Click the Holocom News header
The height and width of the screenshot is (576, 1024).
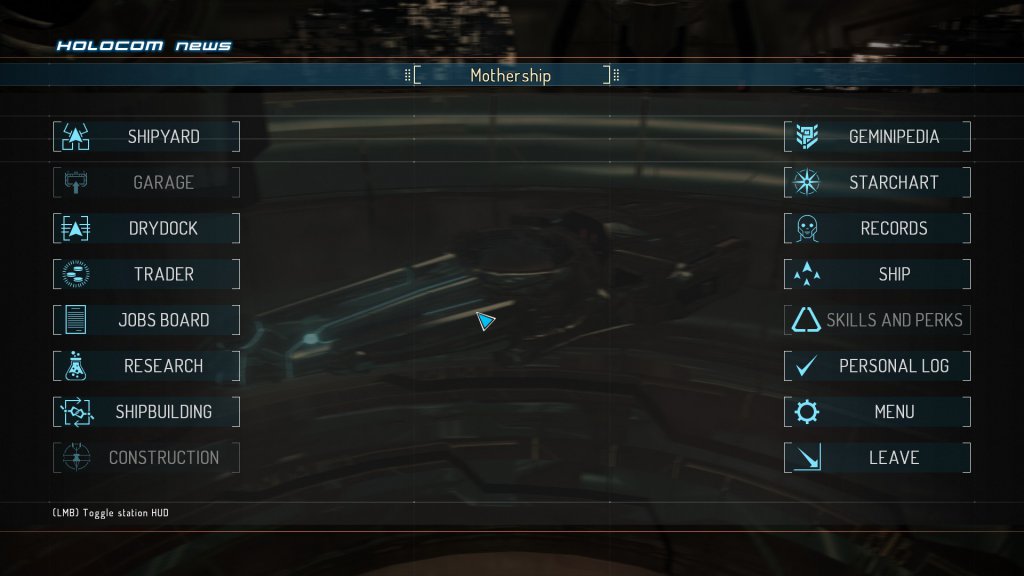[x=144, y=46]
